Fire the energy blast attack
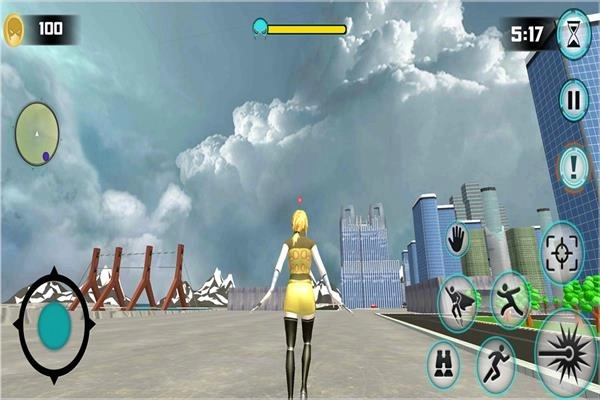Viewport: 600px width, 400px height. coord(566,353)
